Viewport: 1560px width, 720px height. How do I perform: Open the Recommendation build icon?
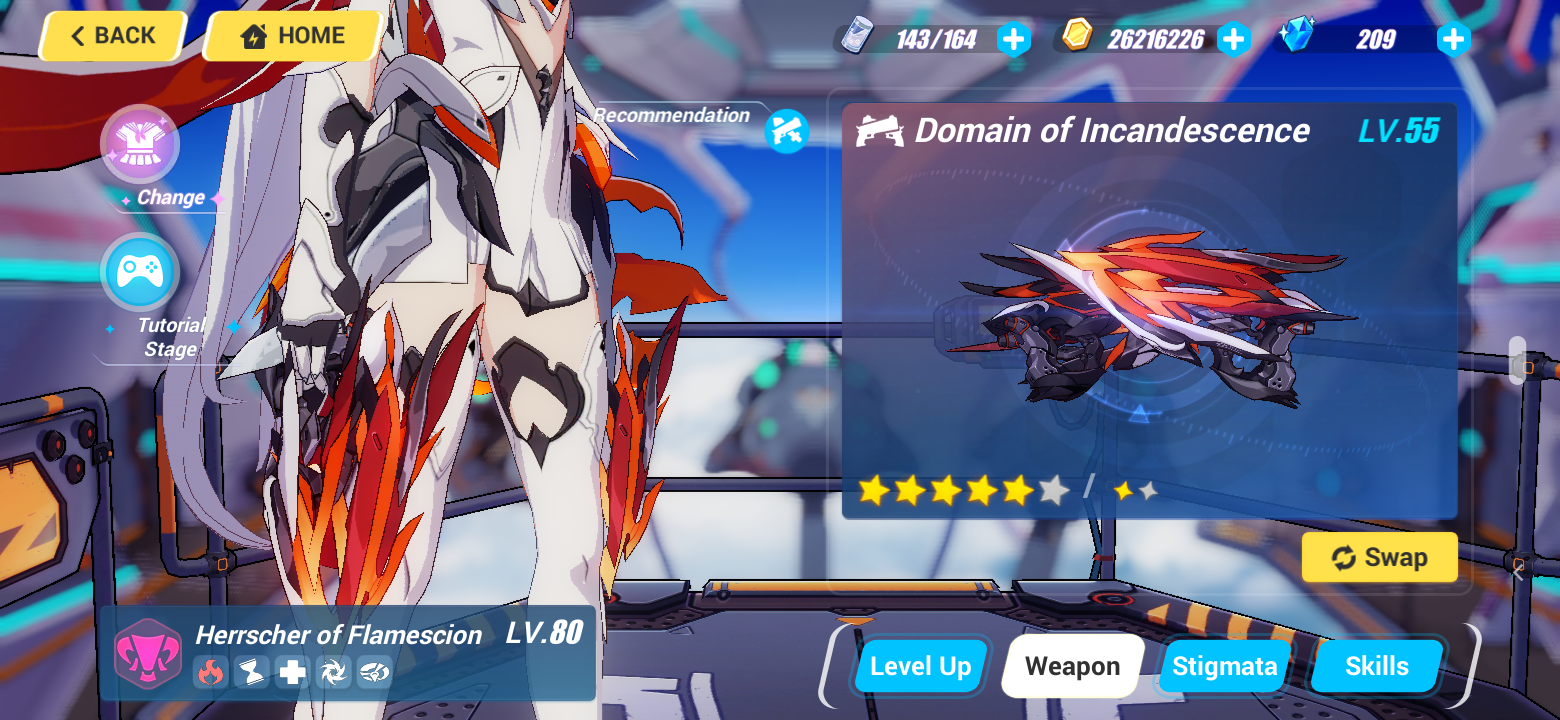[x=785, y=127]
